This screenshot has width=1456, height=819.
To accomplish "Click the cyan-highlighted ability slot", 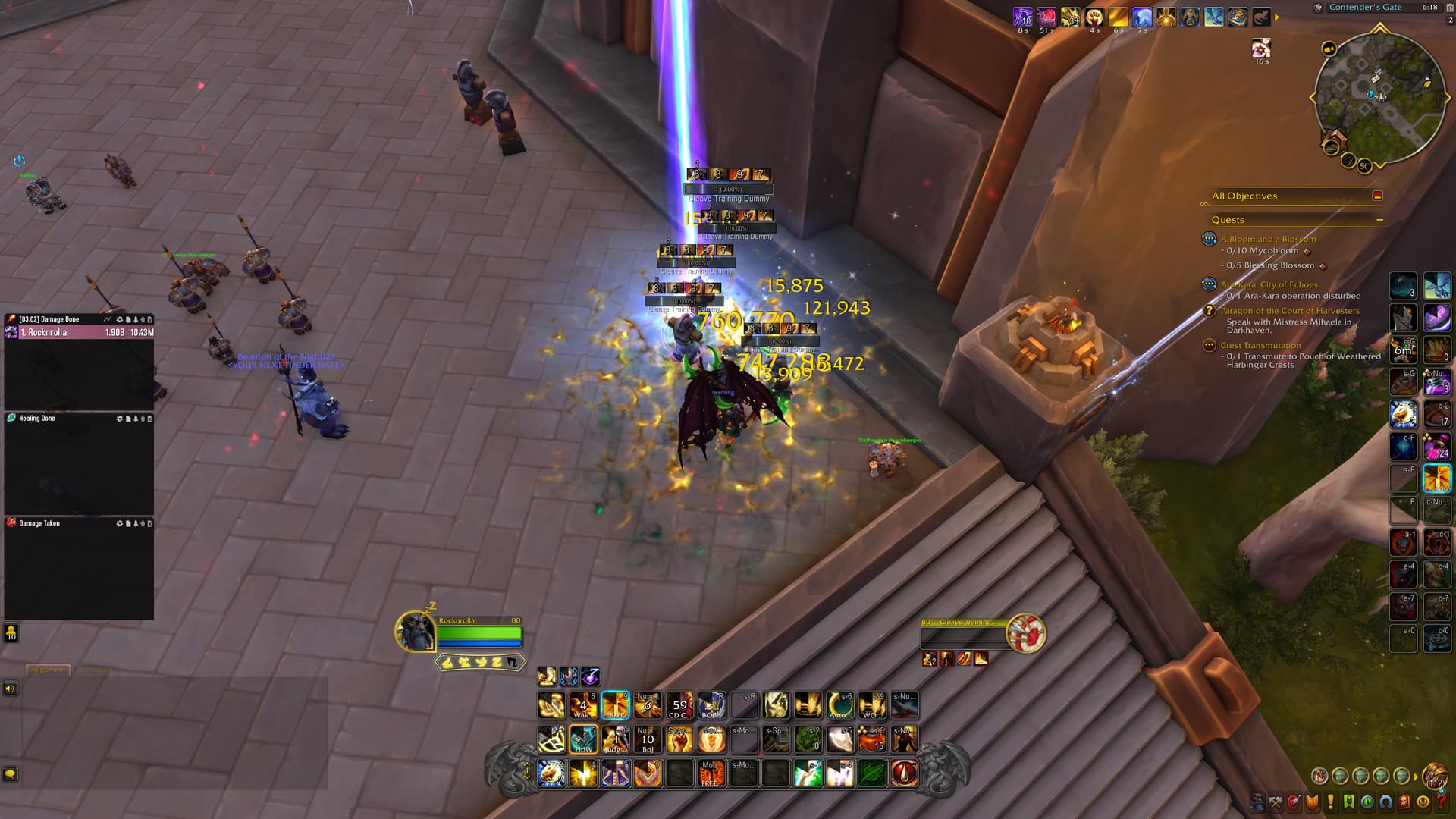I will pyautogui.click(x=615, y=704).
